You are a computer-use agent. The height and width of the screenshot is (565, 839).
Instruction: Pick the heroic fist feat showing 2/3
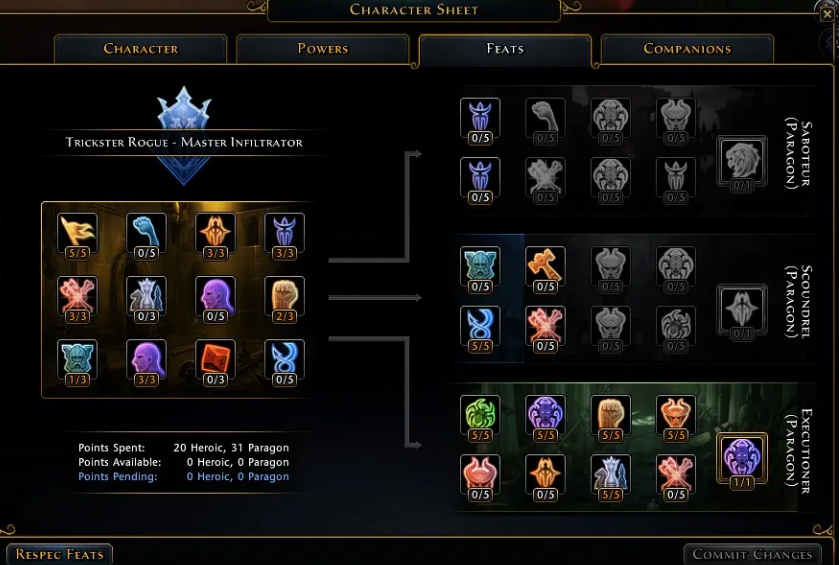284,296
